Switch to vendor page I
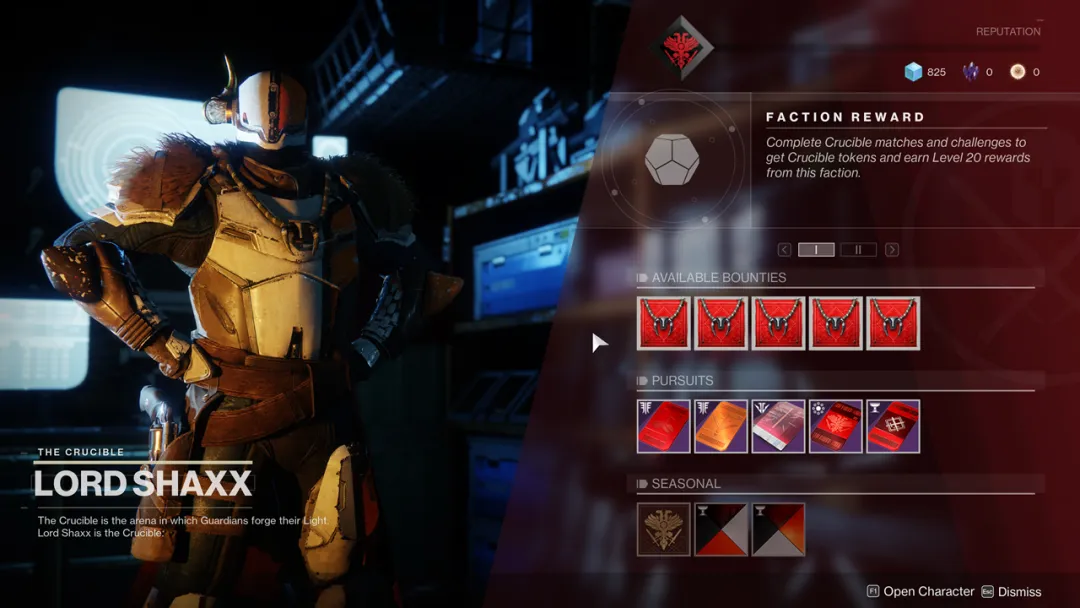This screenshot has width=1080, height=608. (816, 250)
